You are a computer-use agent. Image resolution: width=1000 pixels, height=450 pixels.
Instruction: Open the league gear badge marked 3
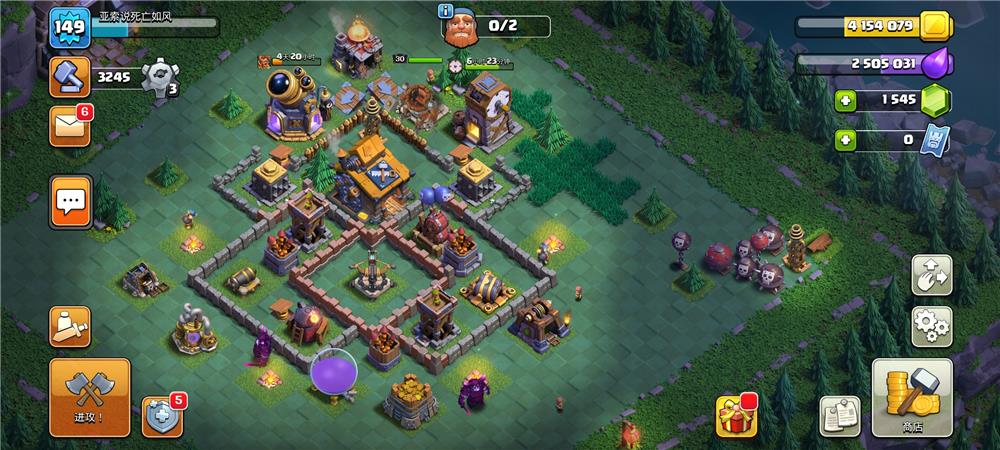coord(159,76)
